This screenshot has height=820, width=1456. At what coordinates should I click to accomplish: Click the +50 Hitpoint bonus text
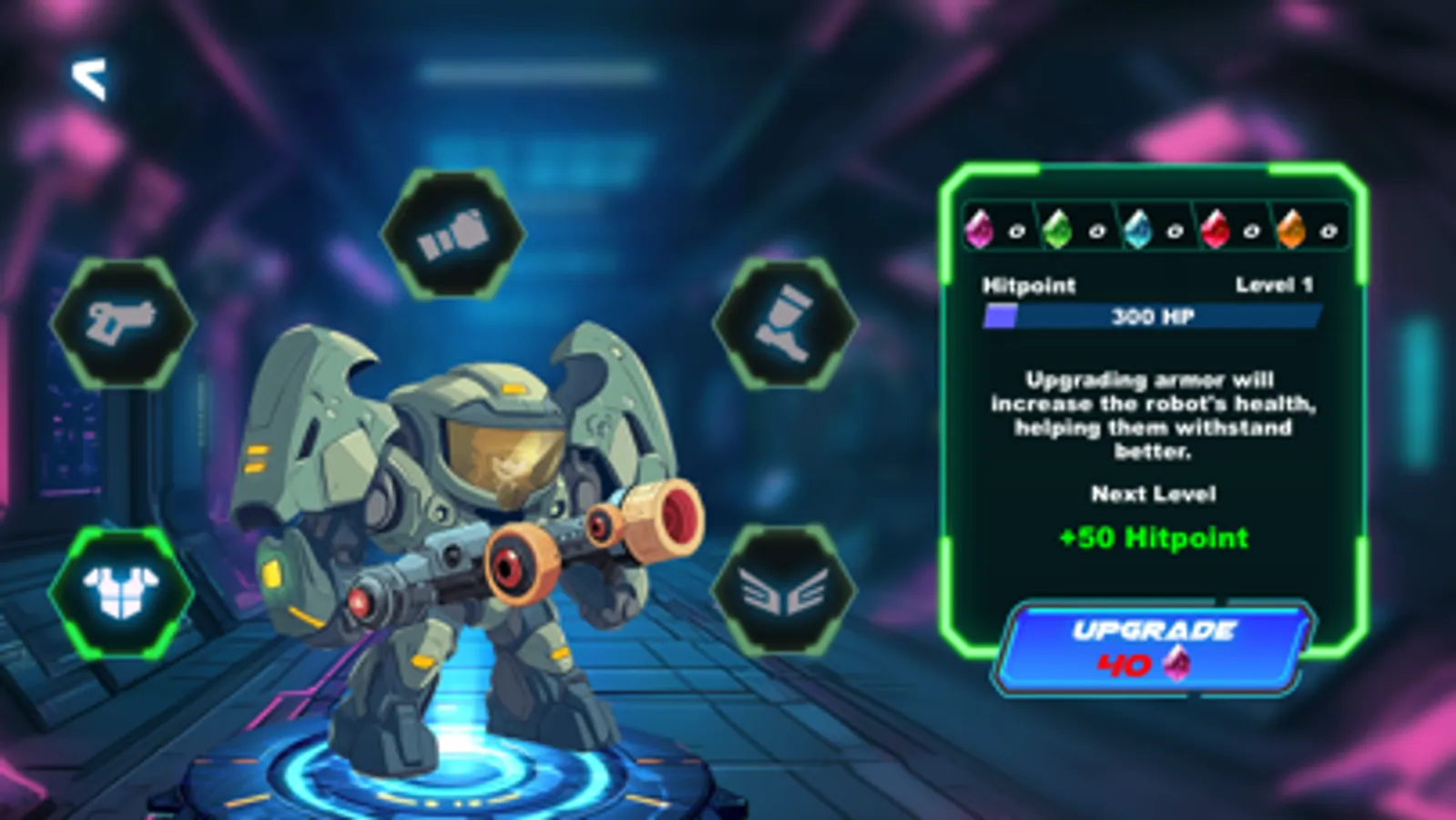1155,538
